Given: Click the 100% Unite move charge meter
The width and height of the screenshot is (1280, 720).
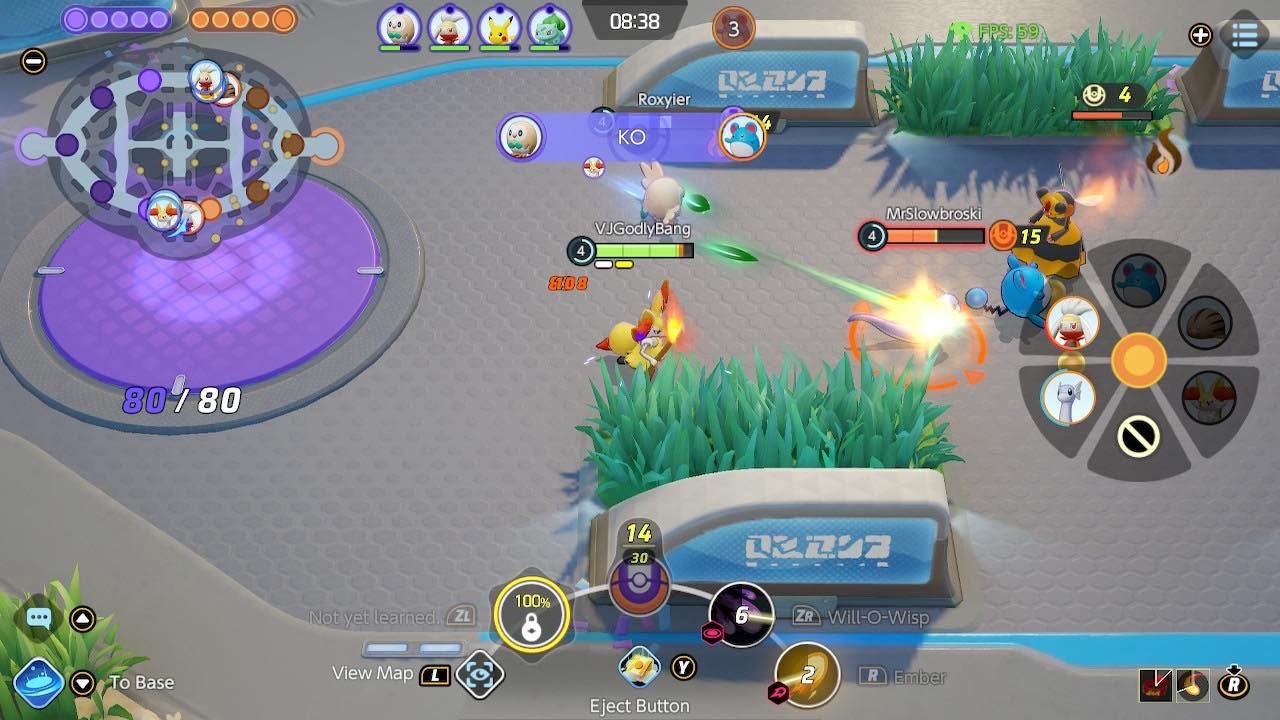Looking at the screenshot, I should [533, 613].
